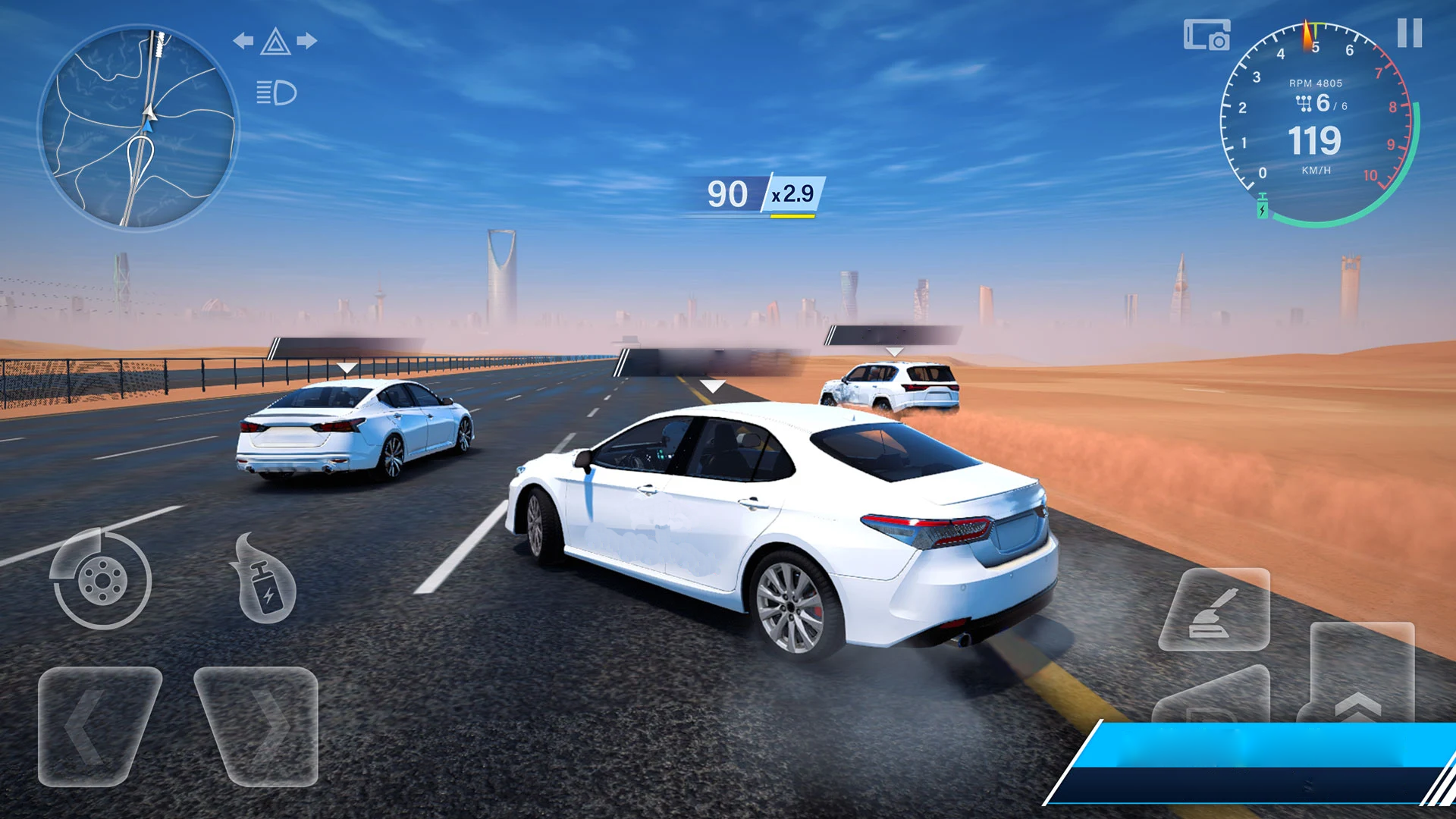Screen dimensions: 1456x819
Task: Activate the right turn signal arrow
Action: [x=307, y=41]
